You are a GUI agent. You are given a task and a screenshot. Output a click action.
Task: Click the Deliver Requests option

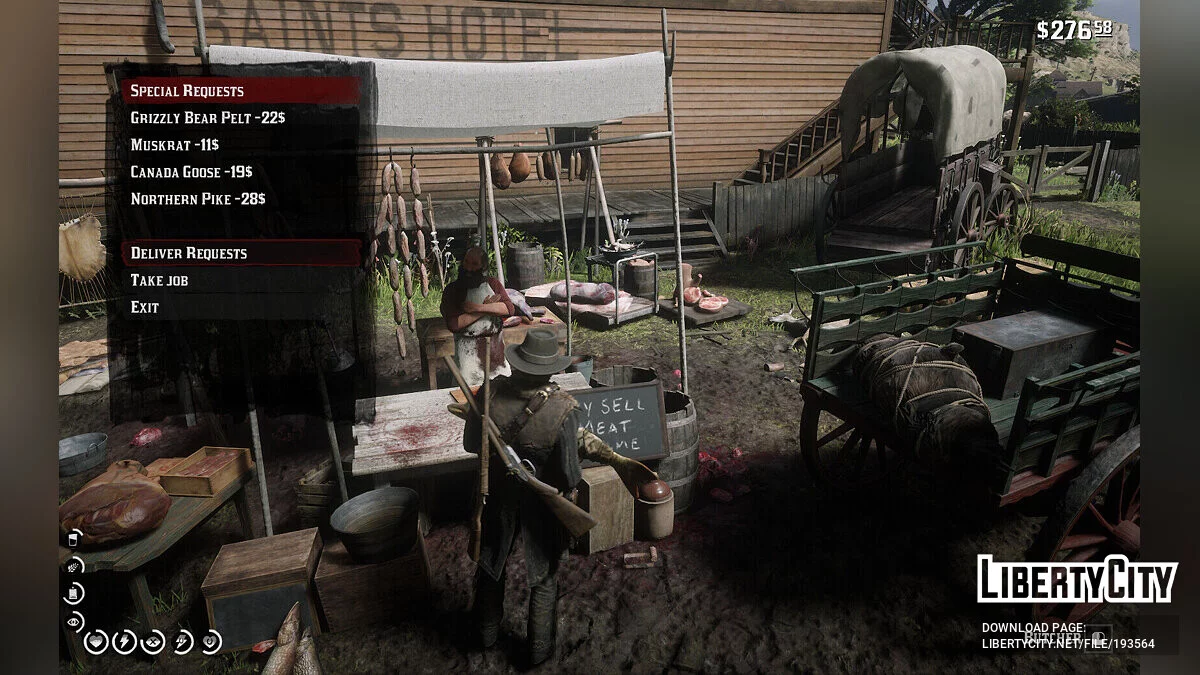(x=189, y=253)
